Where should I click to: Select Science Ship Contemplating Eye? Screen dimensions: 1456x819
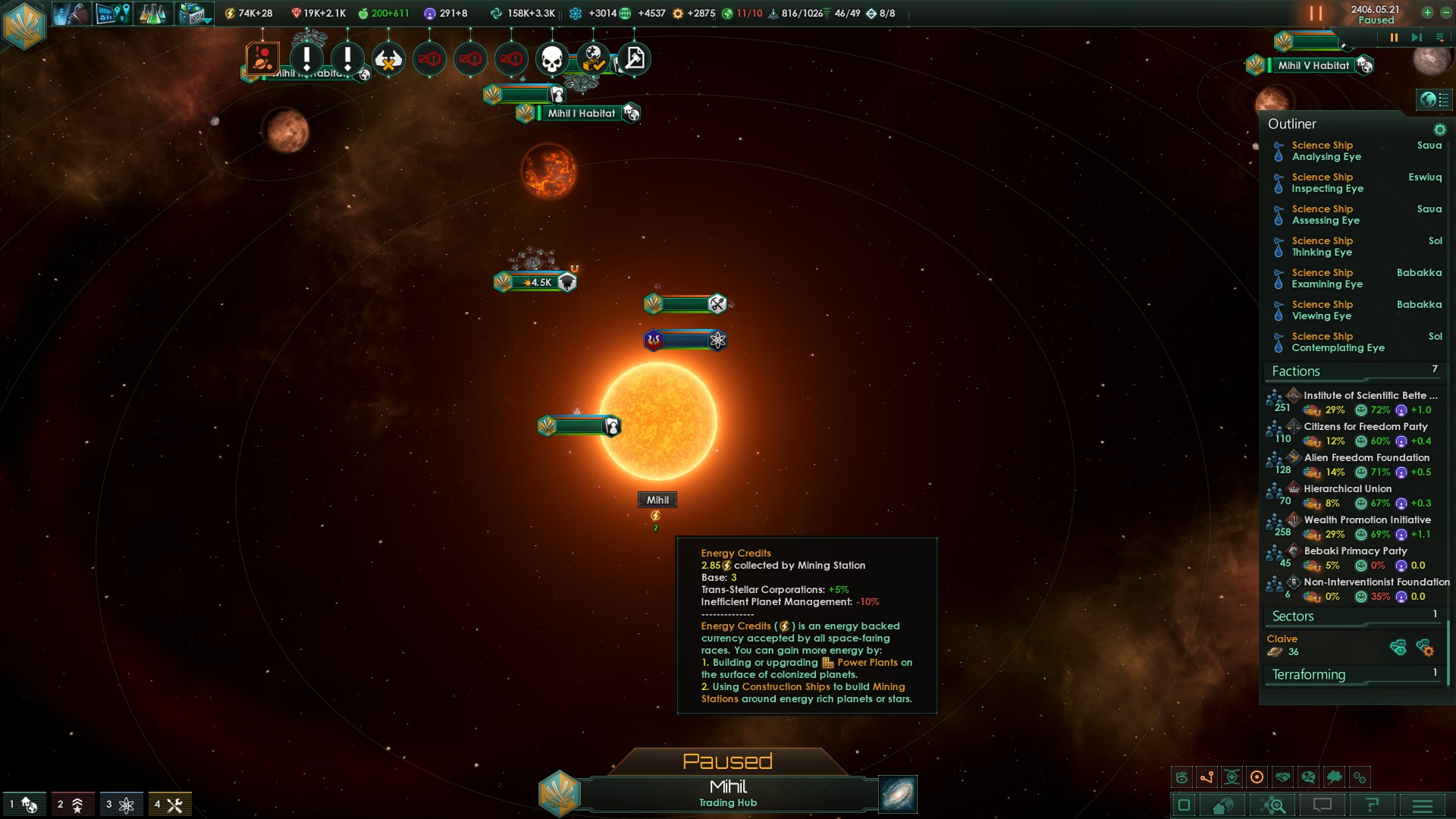click(1338, 342)
